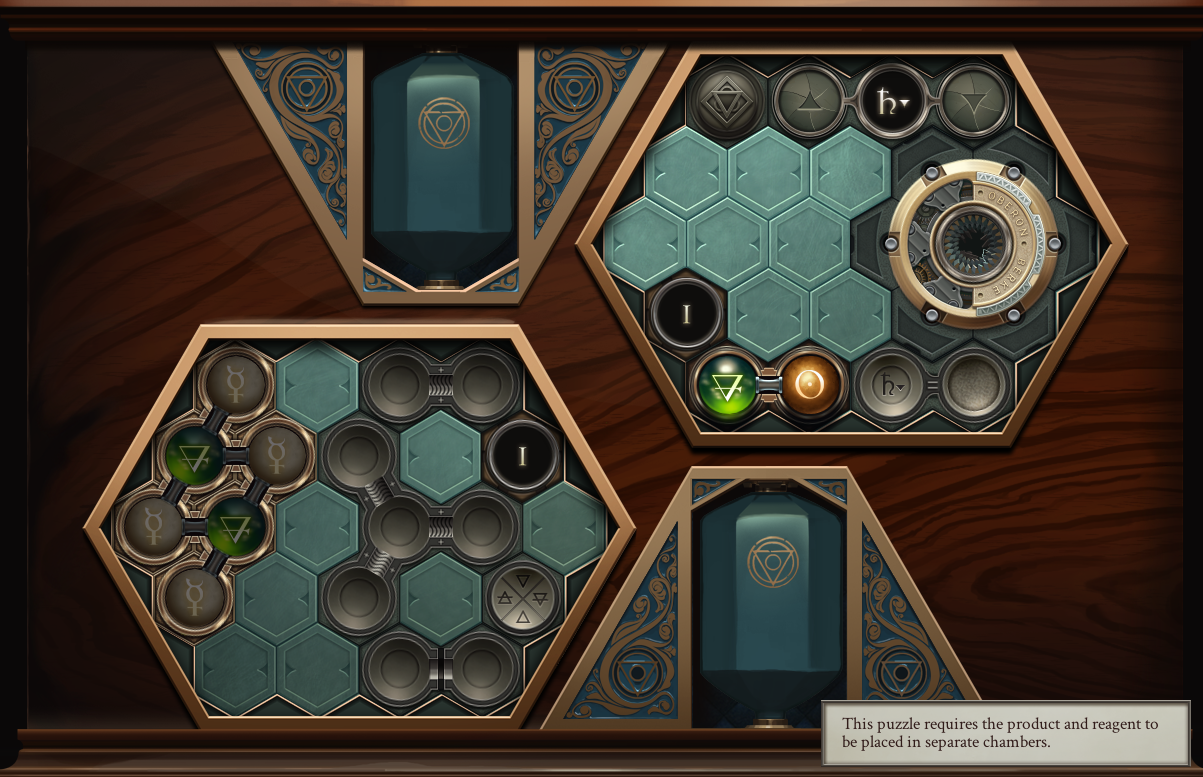Select the four-triangle elements tile

click(523, 599)
